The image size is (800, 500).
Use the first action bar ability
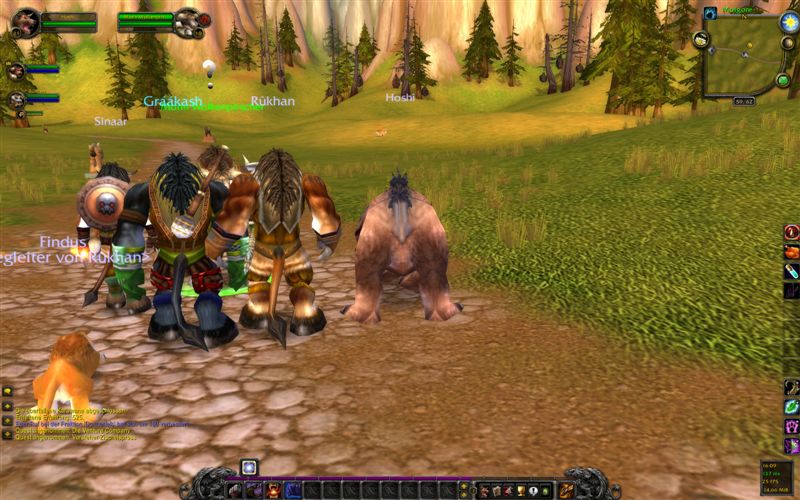coord(235,490)
